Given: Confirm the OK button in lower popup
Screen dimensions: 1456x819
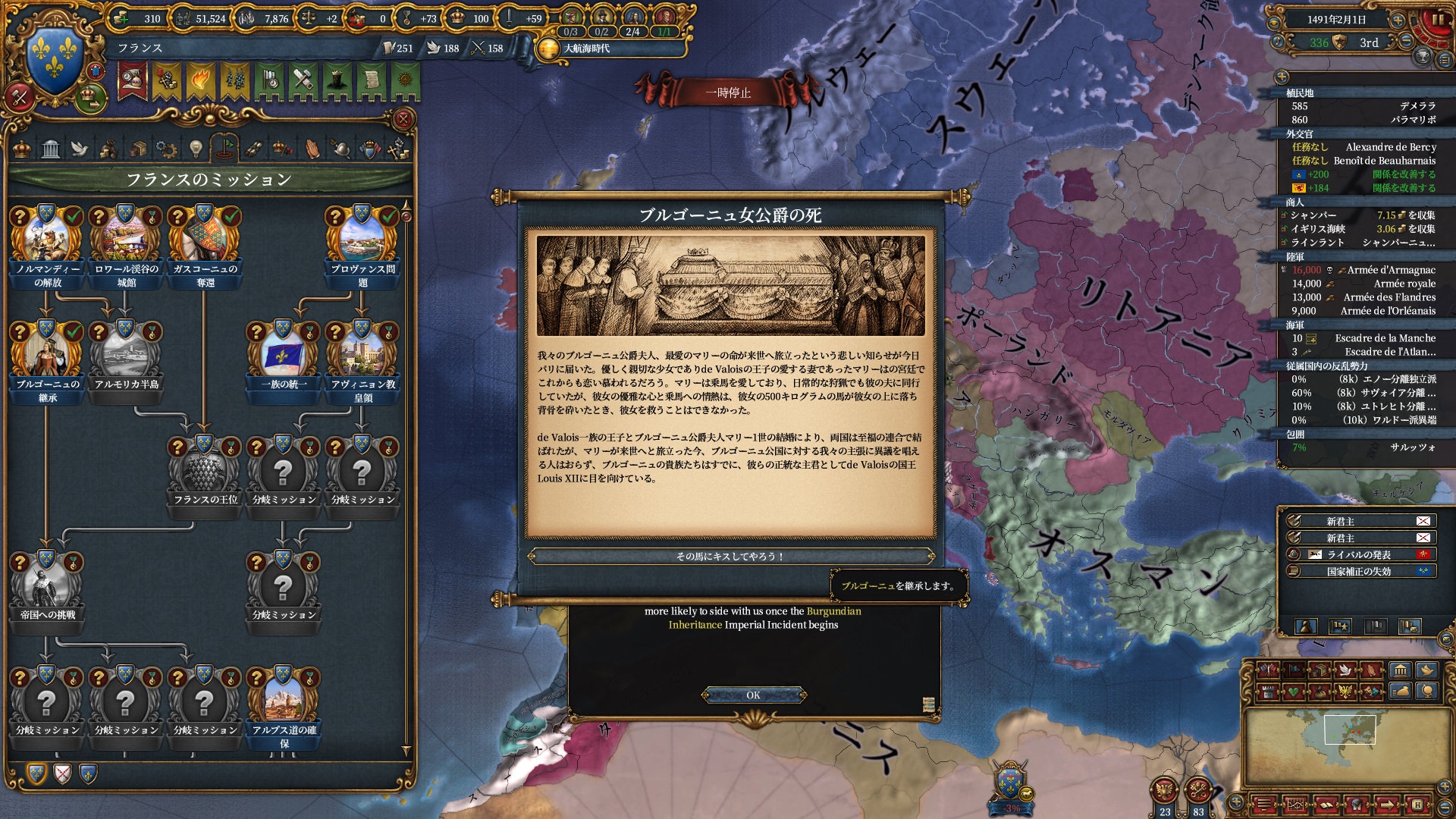Looking at the screenshot, I should pos(753,695).
